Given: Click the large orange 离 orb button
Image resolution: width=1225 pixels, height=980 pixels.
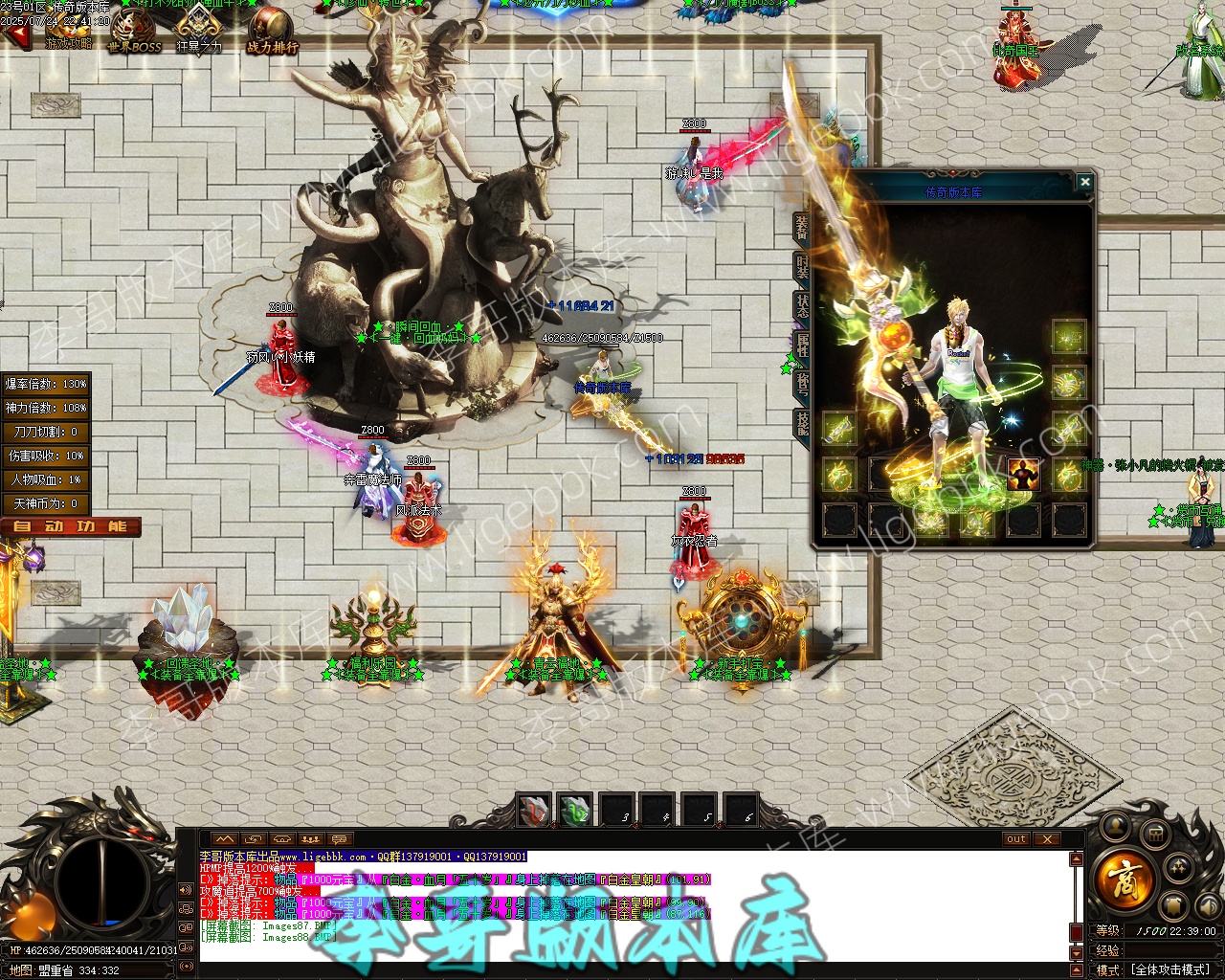Looking at the screenshot, I should (1123, 877).
